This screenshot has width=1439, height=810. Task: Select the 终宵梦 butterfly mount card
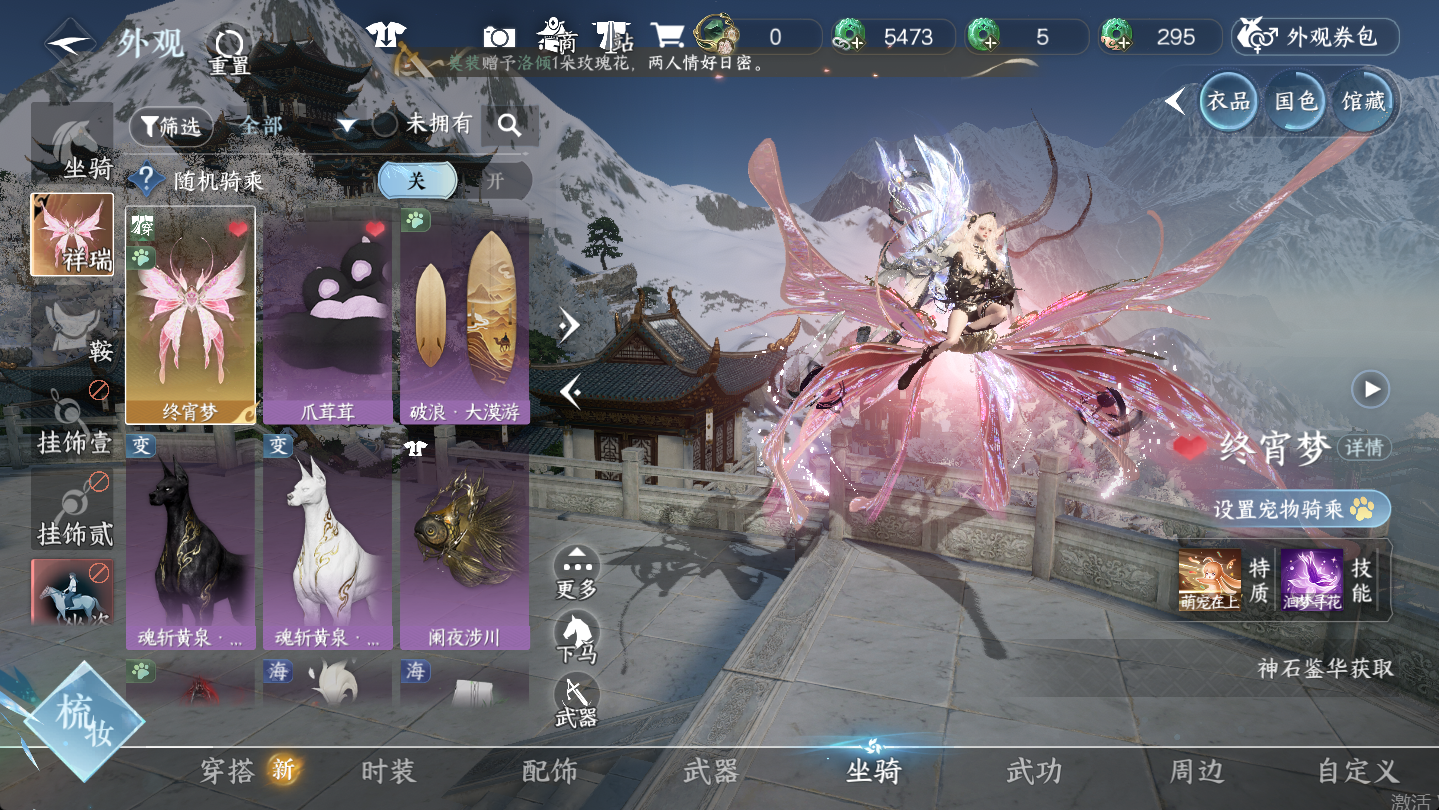(190, 314)
